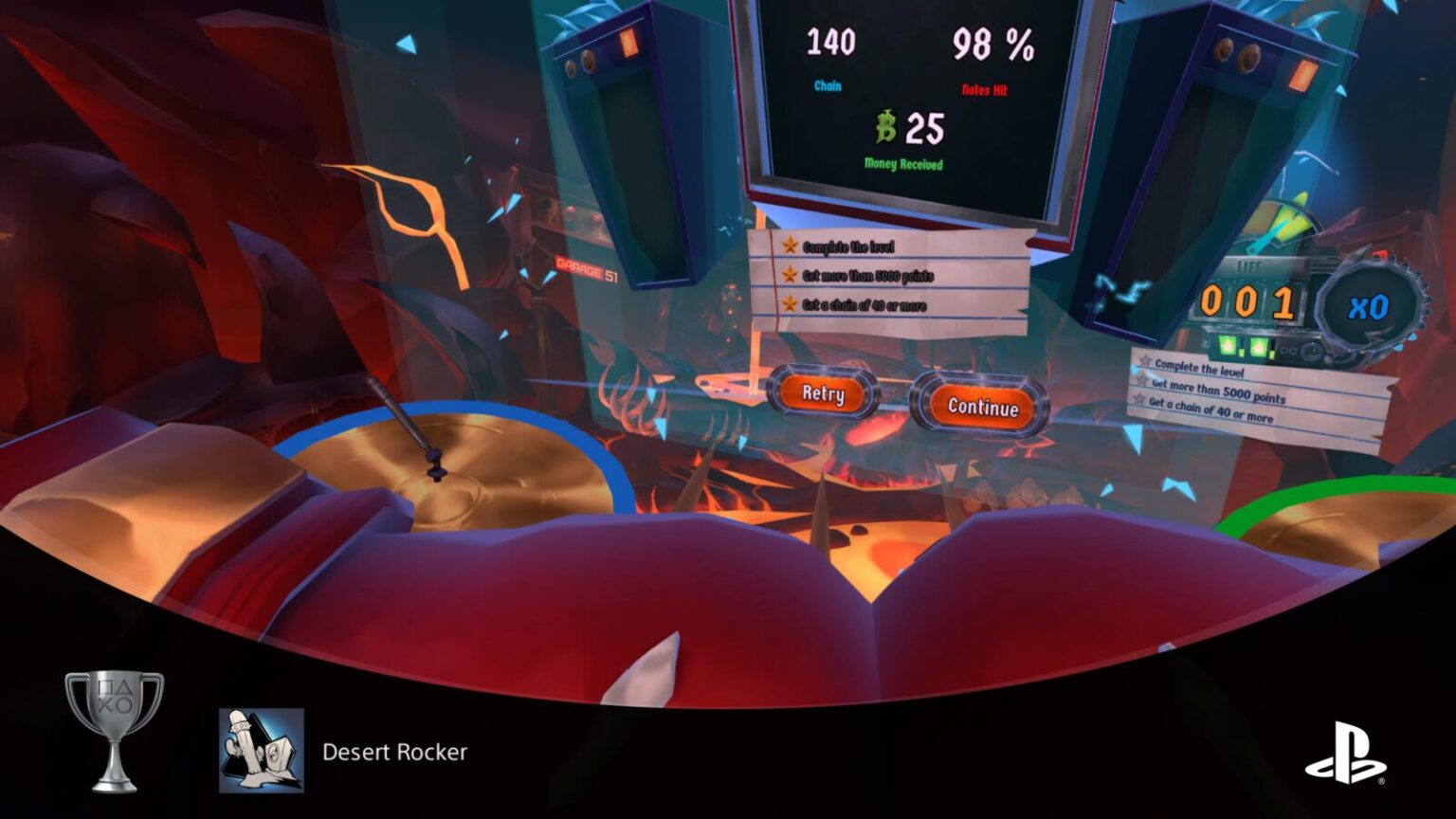The image size is (1456, 819).
Task: Select the Chain stat showing 140
Action: (x=829, y=43)
